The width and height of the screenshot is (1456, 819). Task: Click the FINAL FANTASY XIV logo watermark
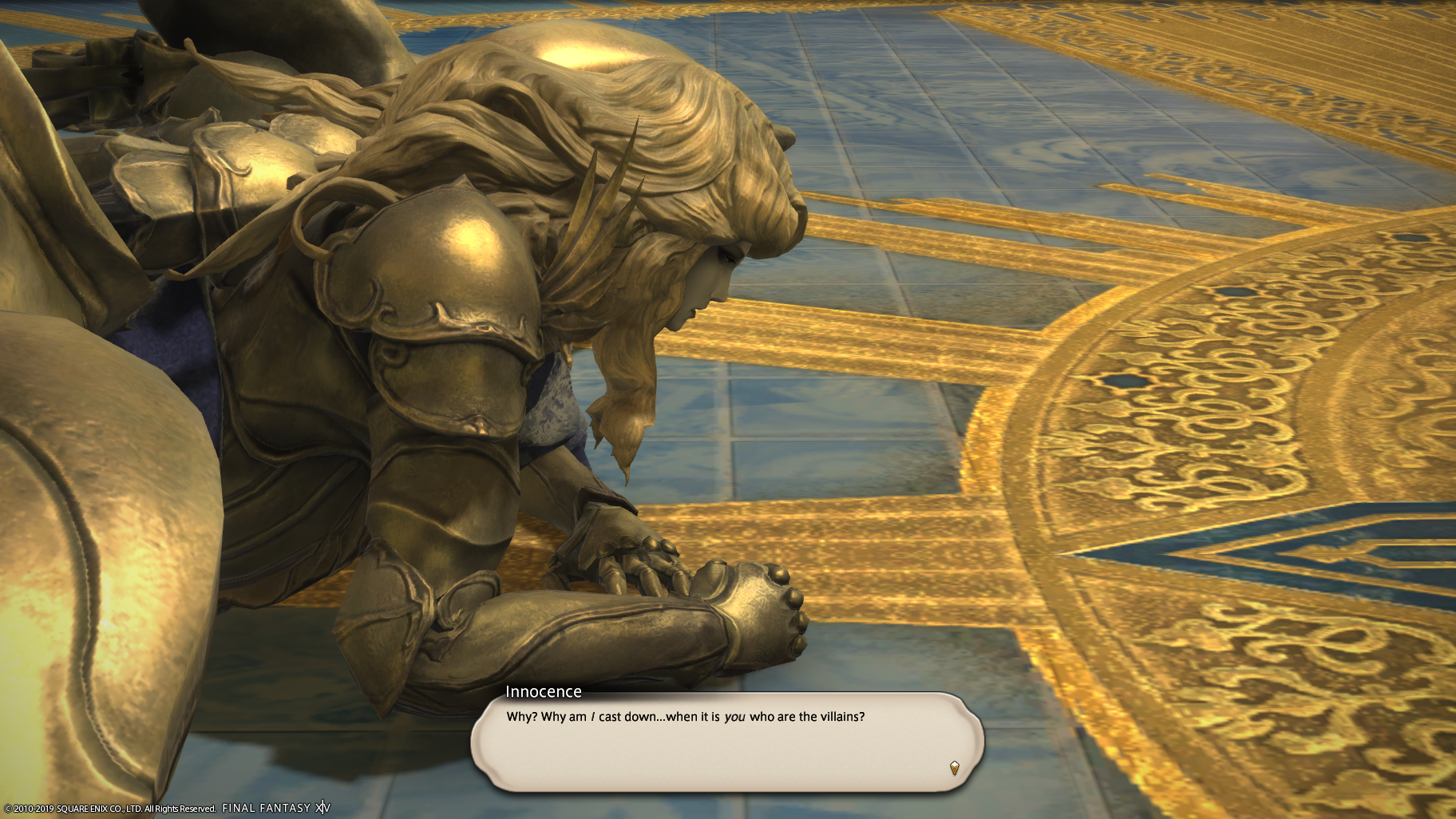click(275, 806)
